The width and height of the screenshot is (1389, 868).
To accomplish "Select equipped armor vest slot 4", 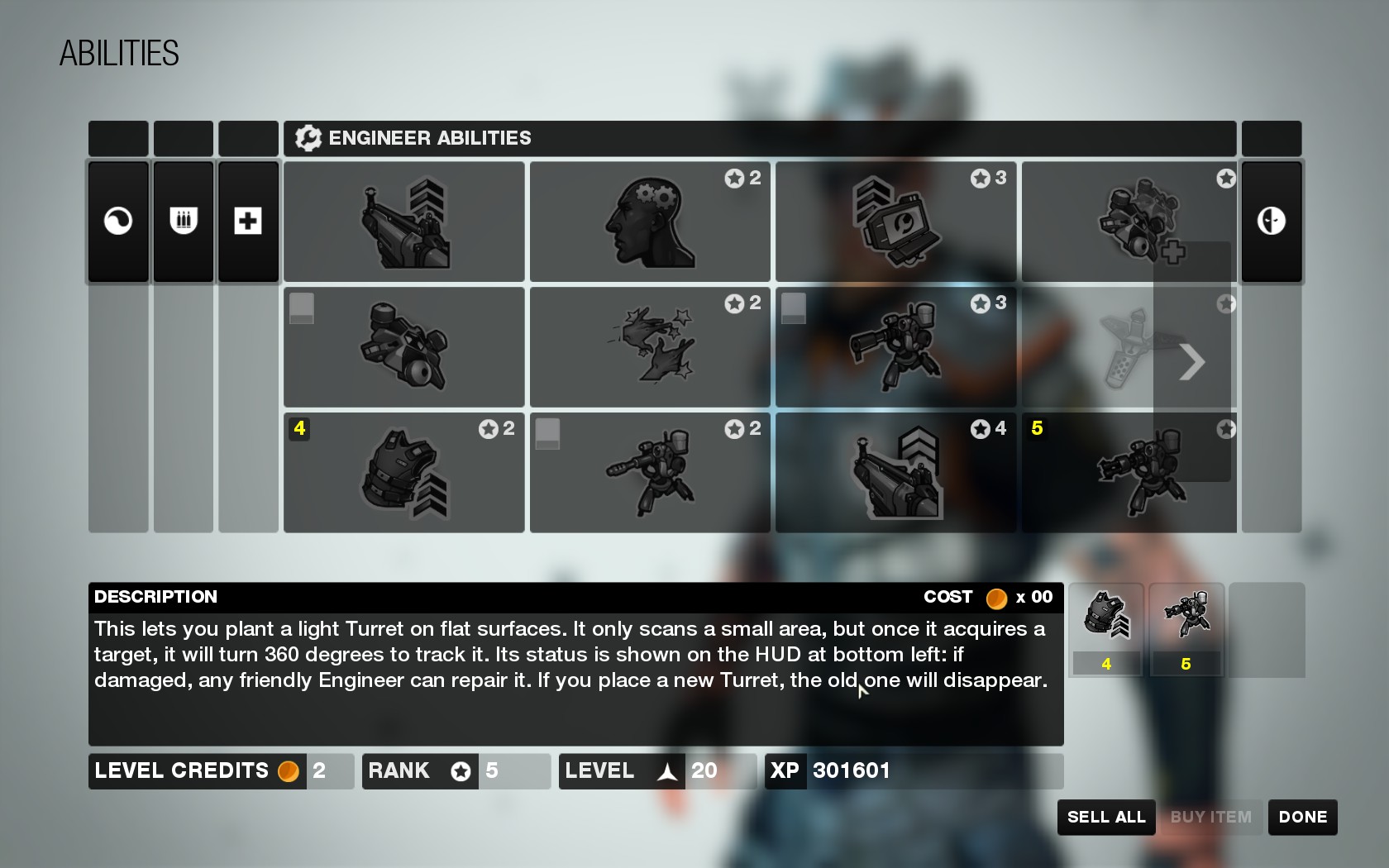I will (1106, 628).
